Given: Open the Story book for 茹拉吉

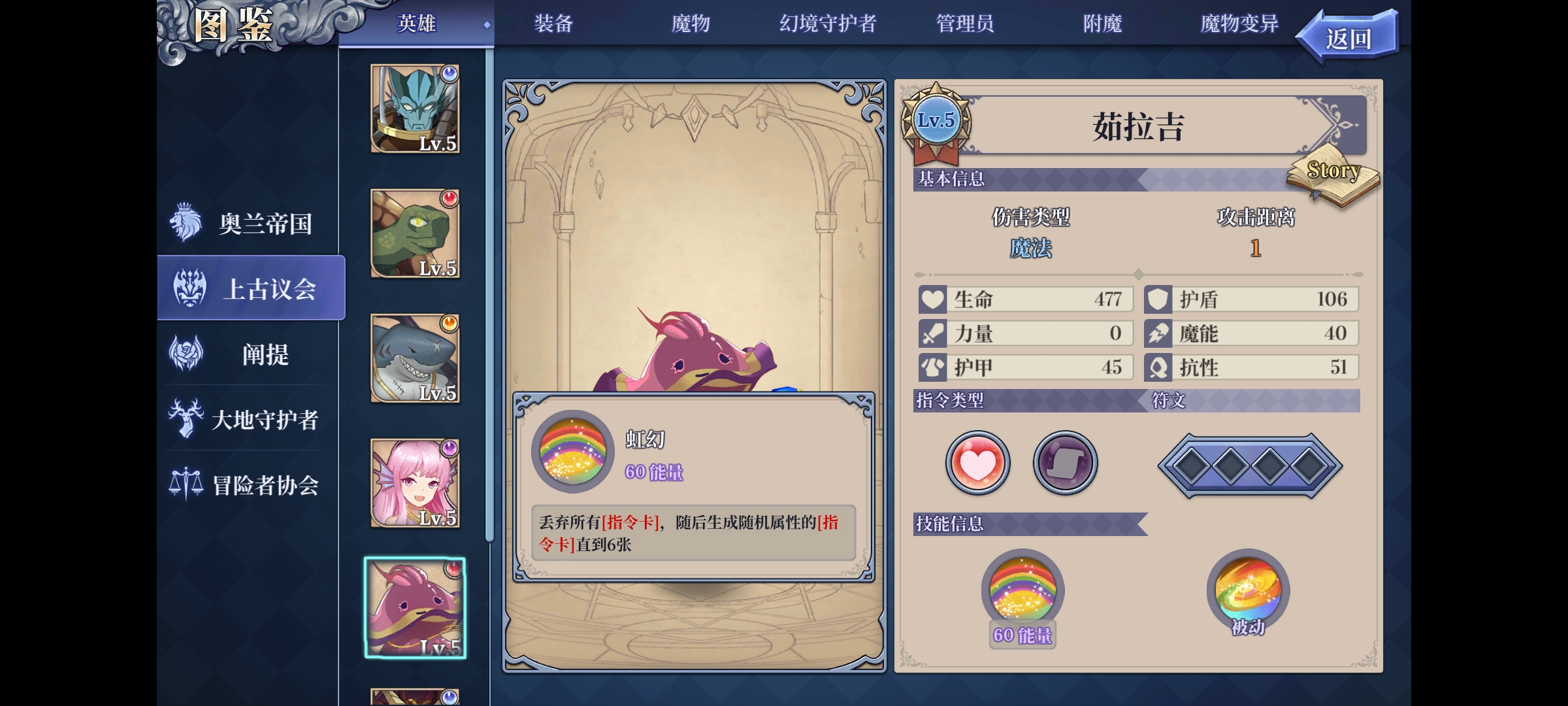Looking at the screenshot, I should tap(1333, 180).
